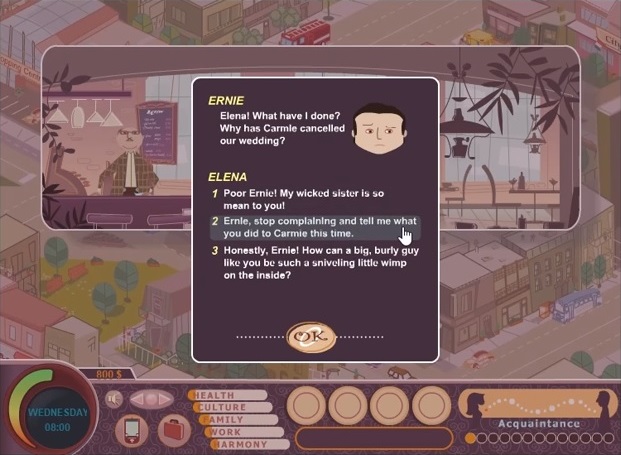Select the Work stat bar
Screen dimensions: 621x455
pos(245,432)
